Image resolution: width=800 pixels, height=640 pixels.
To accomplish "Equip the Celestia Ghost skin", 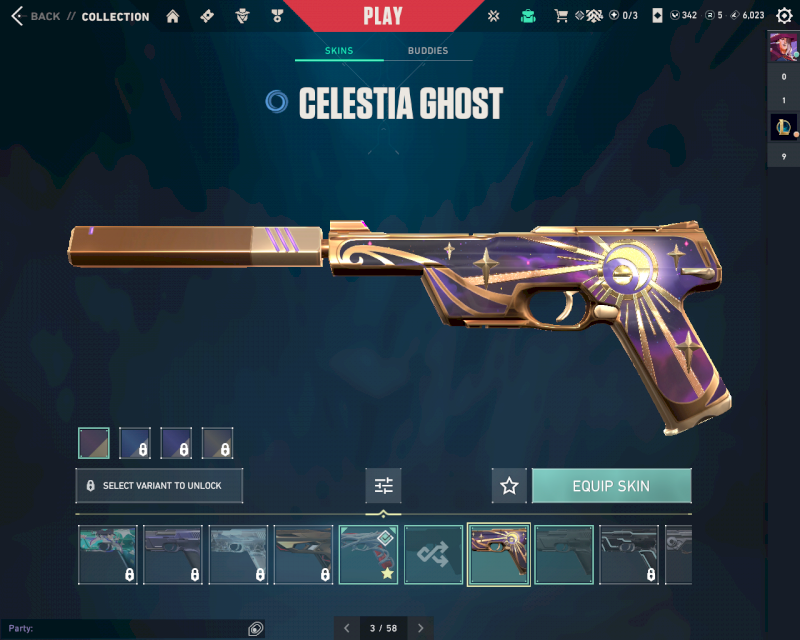I will (x=611, y=486).
